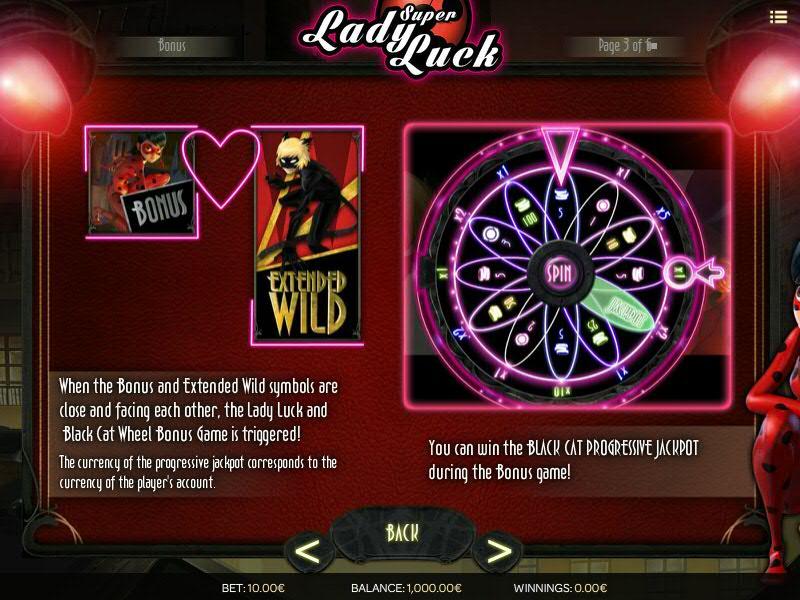Go back from the paytable with BACK
The width and height of the screenshot is (800, 600).
(402, 532)
